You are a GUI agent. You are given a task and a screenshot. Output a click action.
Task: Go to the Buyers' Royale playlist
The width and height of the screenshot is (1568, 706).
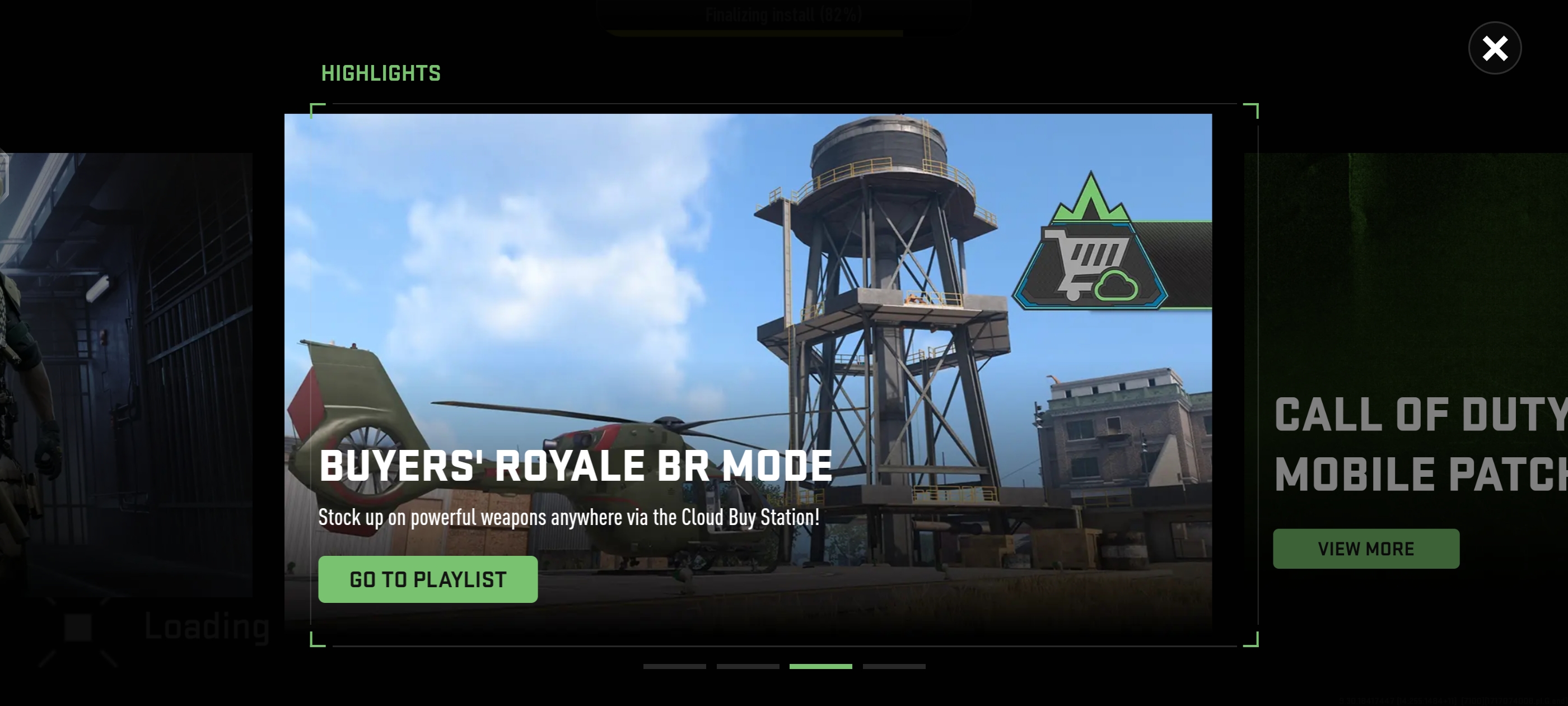coord(427,579)
